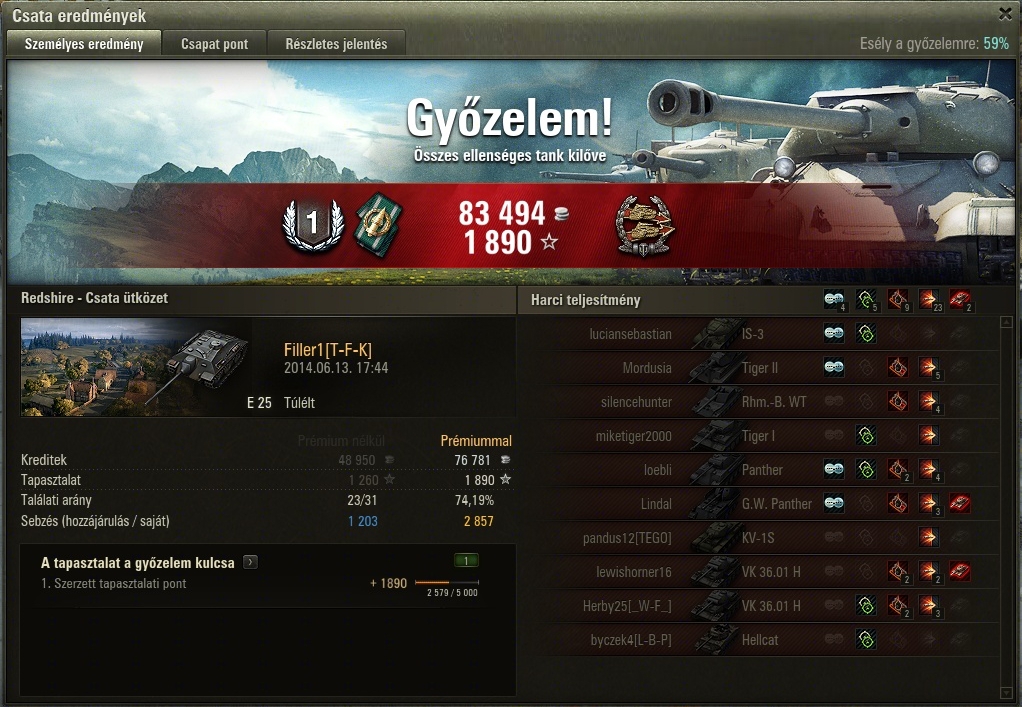This screenshot has height=707, width=1022.
Task: Select the triple-tank medal icon
Action: (x=643, y=226)
